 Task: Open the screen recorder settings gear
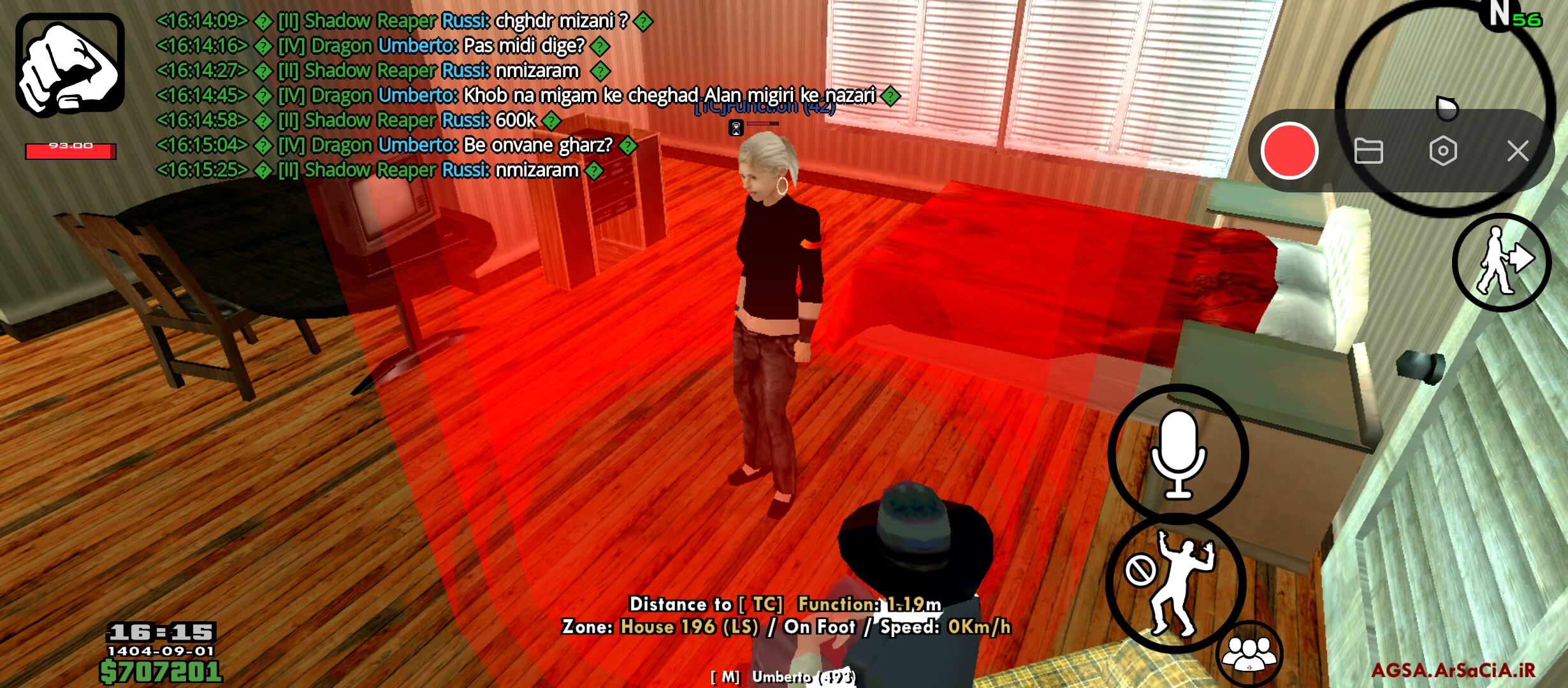coord(1444,151)
